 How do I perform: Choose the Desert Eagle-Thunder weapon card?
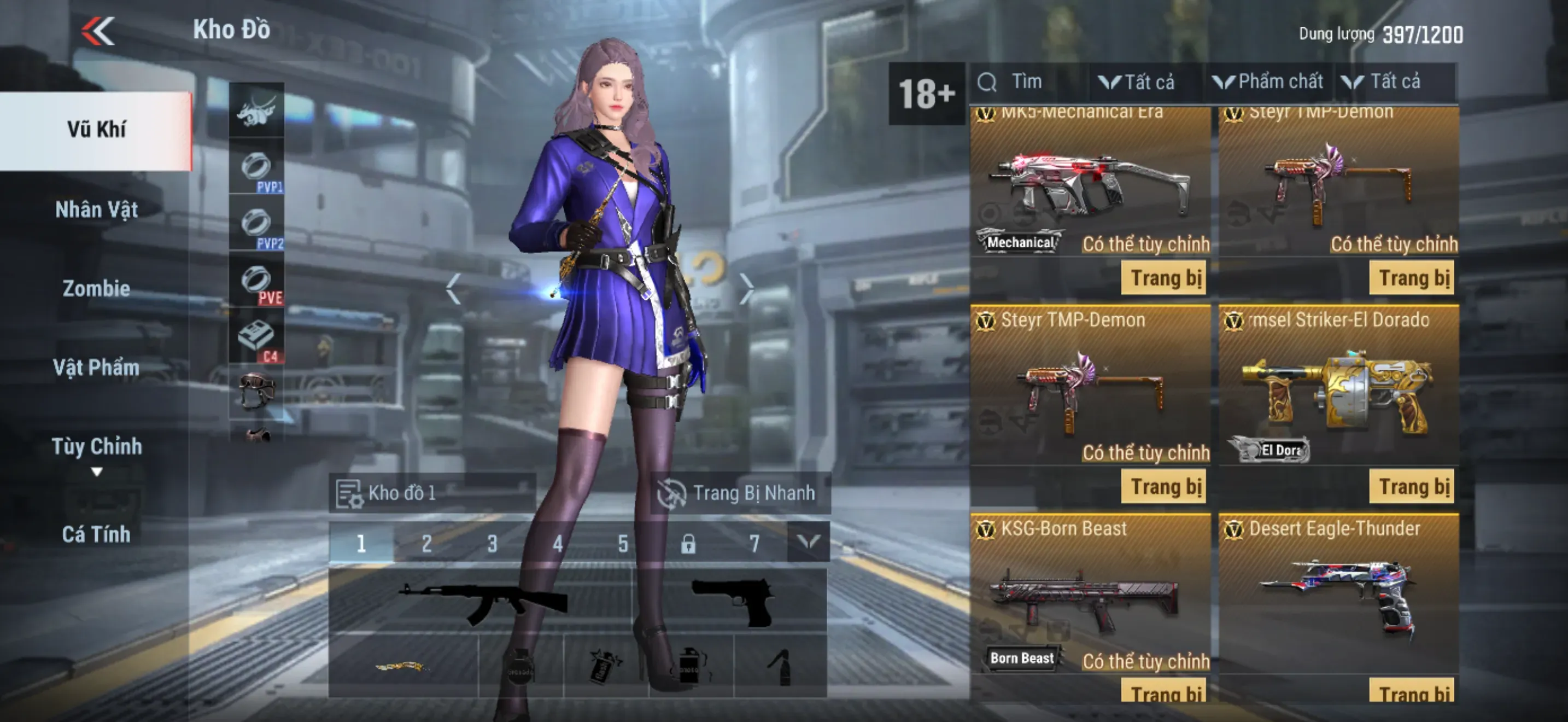point(1338,597)
